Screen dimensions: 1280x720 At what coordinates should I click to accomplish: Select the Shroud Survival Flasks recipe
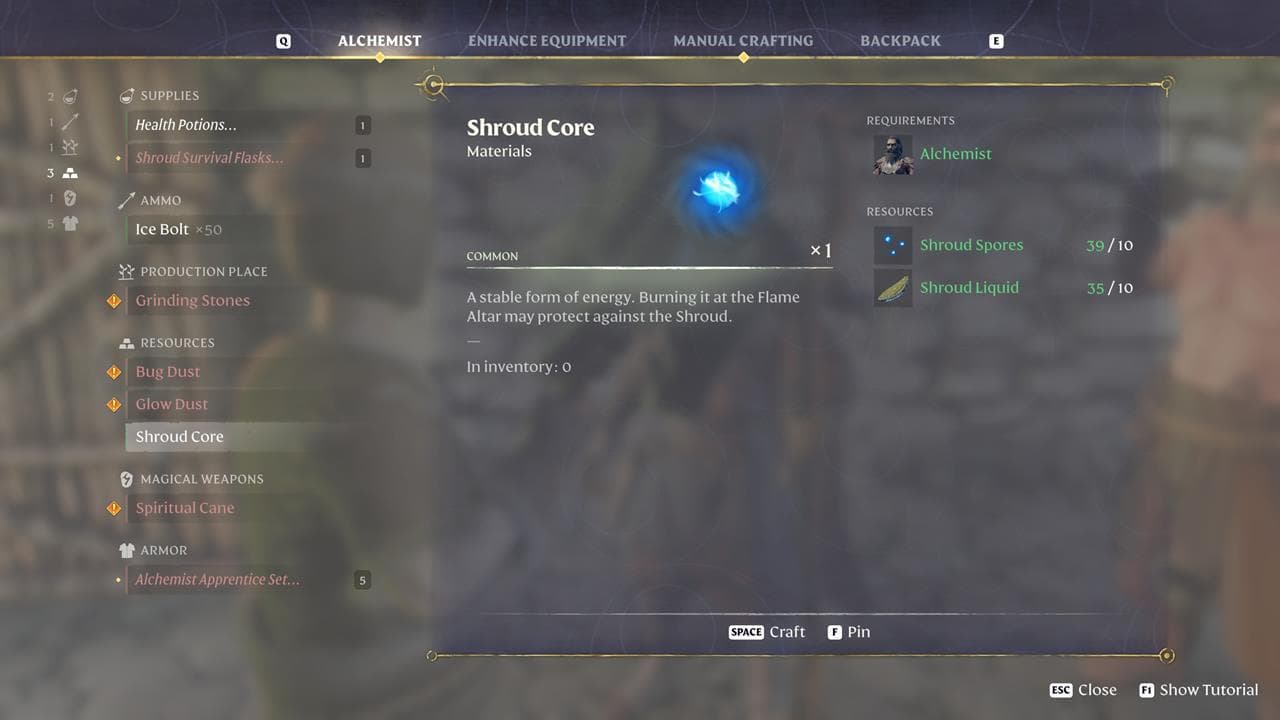(209, 158)
